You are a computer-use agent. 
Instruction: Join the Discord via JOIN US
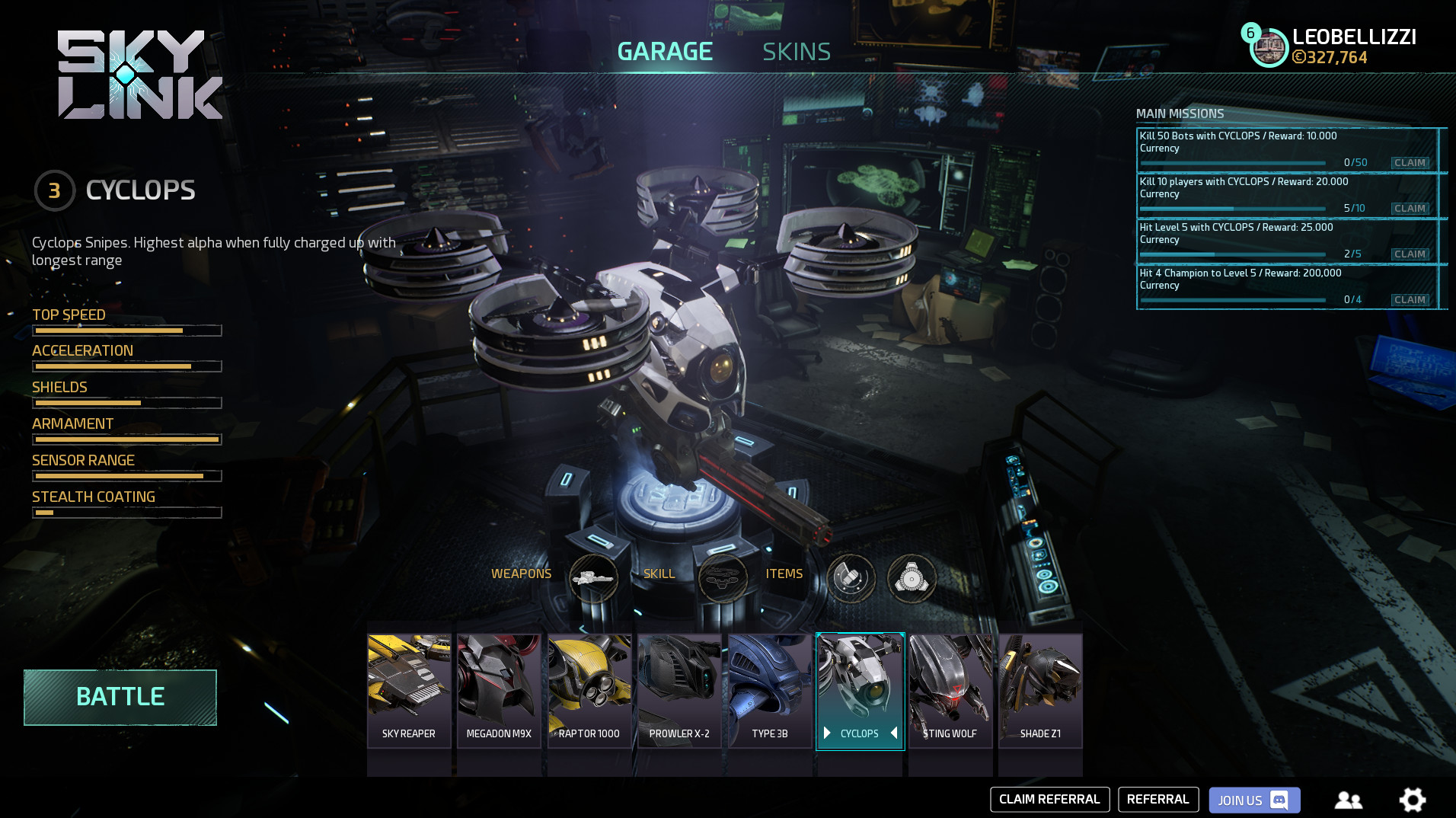[x=1254, y=800]
